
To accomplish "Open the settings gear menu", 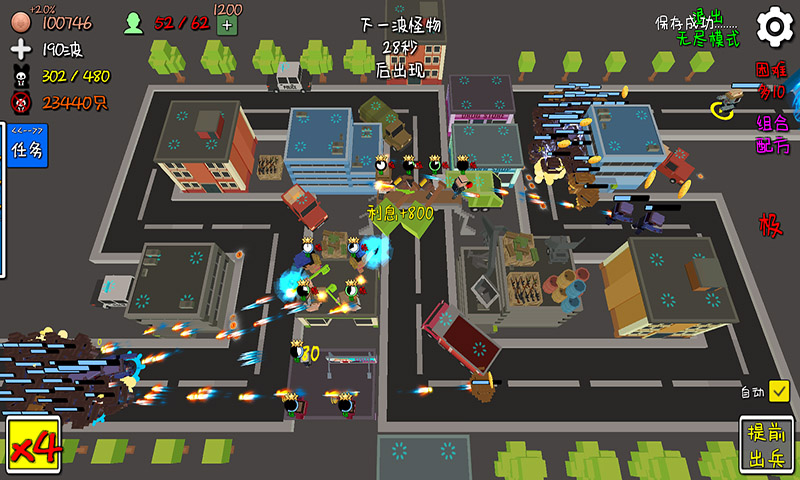I will tap(774, 27).
